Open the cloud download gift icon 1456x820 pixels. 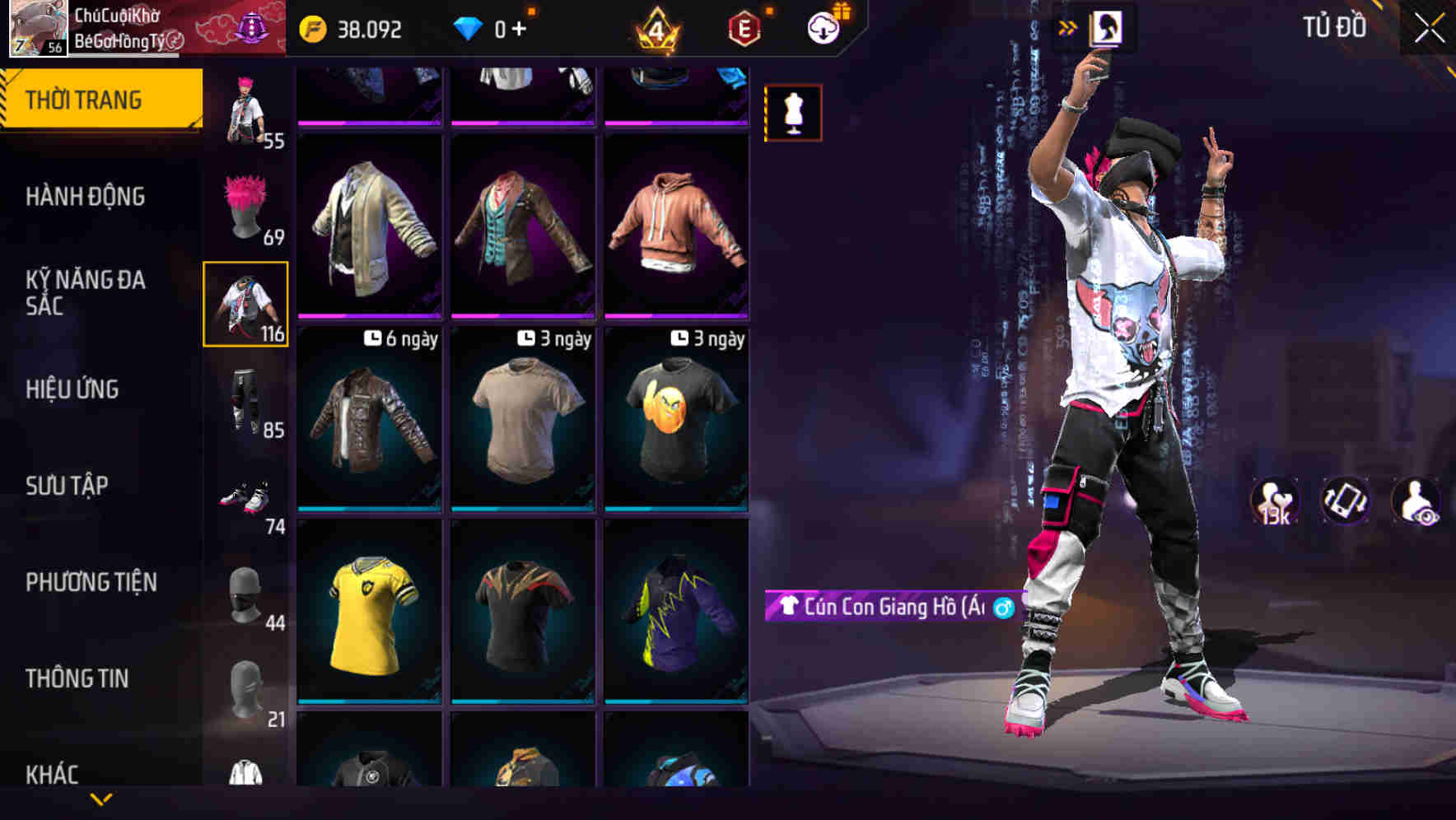point(826,27)
